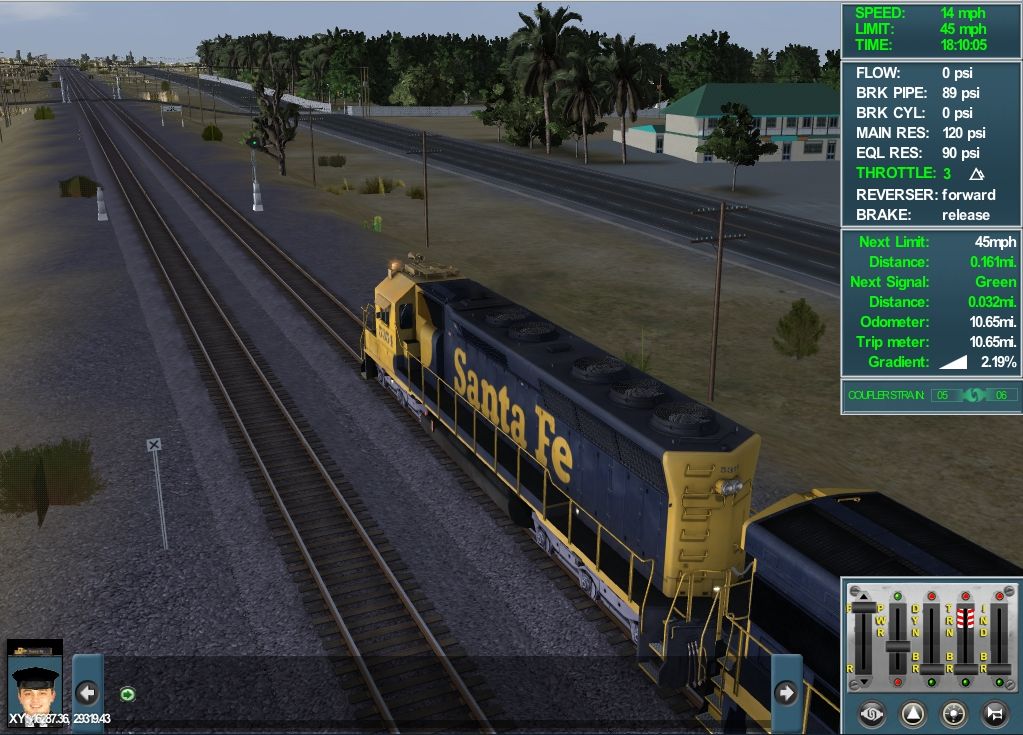Click the train brake lever handle

tap(965, 668)
